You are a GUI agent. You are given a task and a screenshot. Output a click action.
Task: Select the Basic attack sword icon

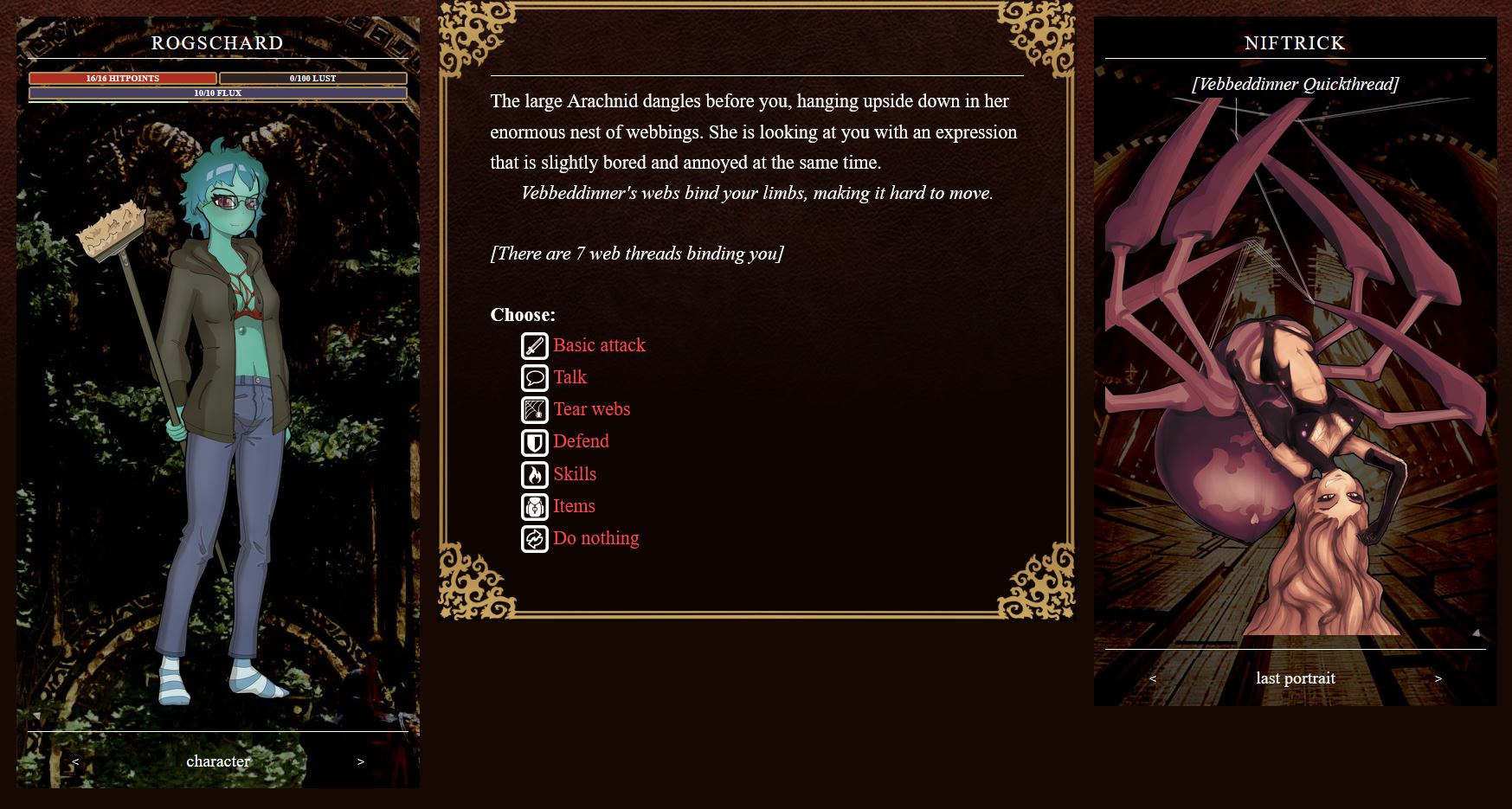(534, 345)
